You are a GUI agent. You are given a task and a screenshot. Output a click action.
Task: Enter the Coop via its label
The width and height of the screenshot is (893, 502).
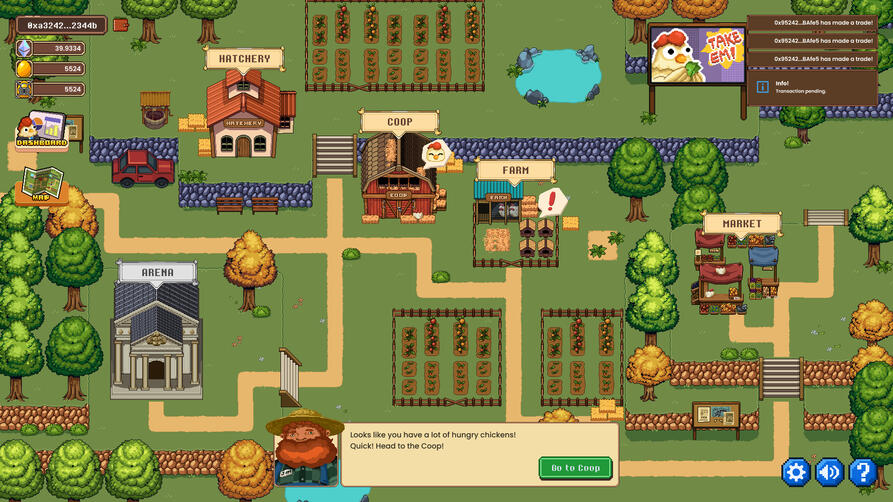[x=400, y=122]
